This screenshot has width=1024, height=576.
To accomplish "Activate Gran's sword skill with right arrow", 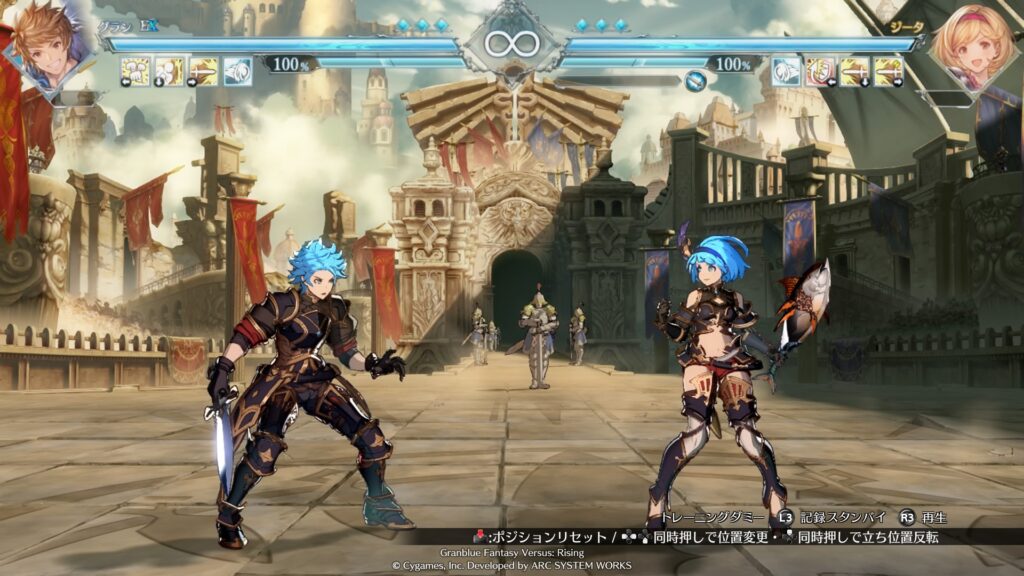I will coord(204,71).
